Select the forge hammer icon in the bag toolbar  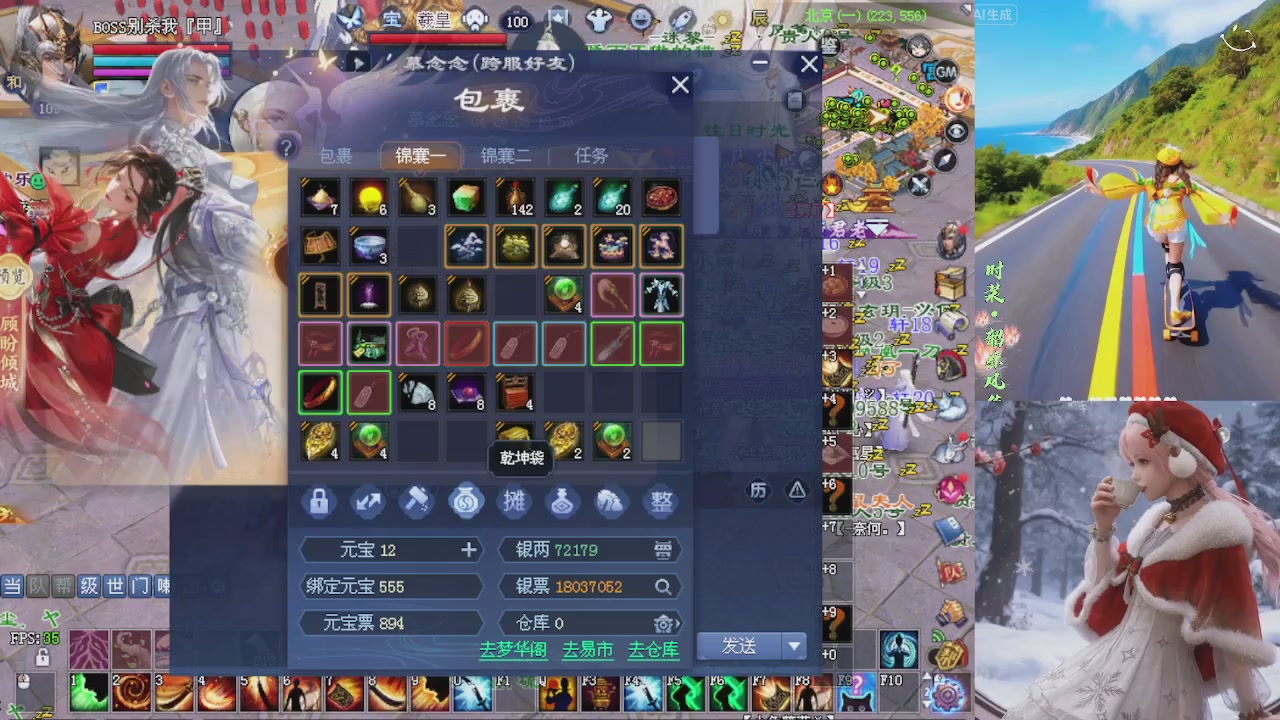(417, 502)
